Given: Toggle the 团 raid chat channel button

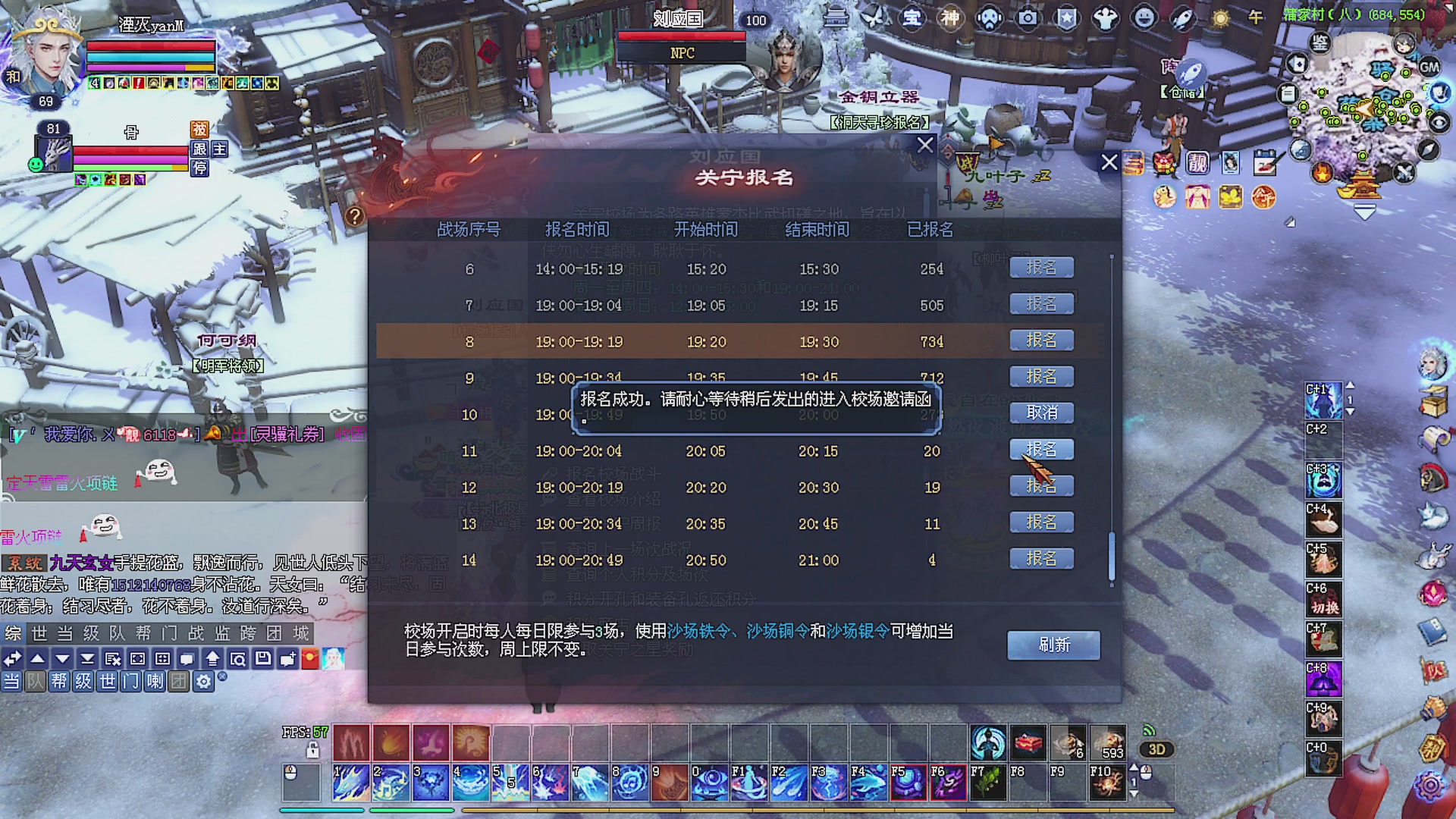Looking at the screenshot, I should 179,682.
